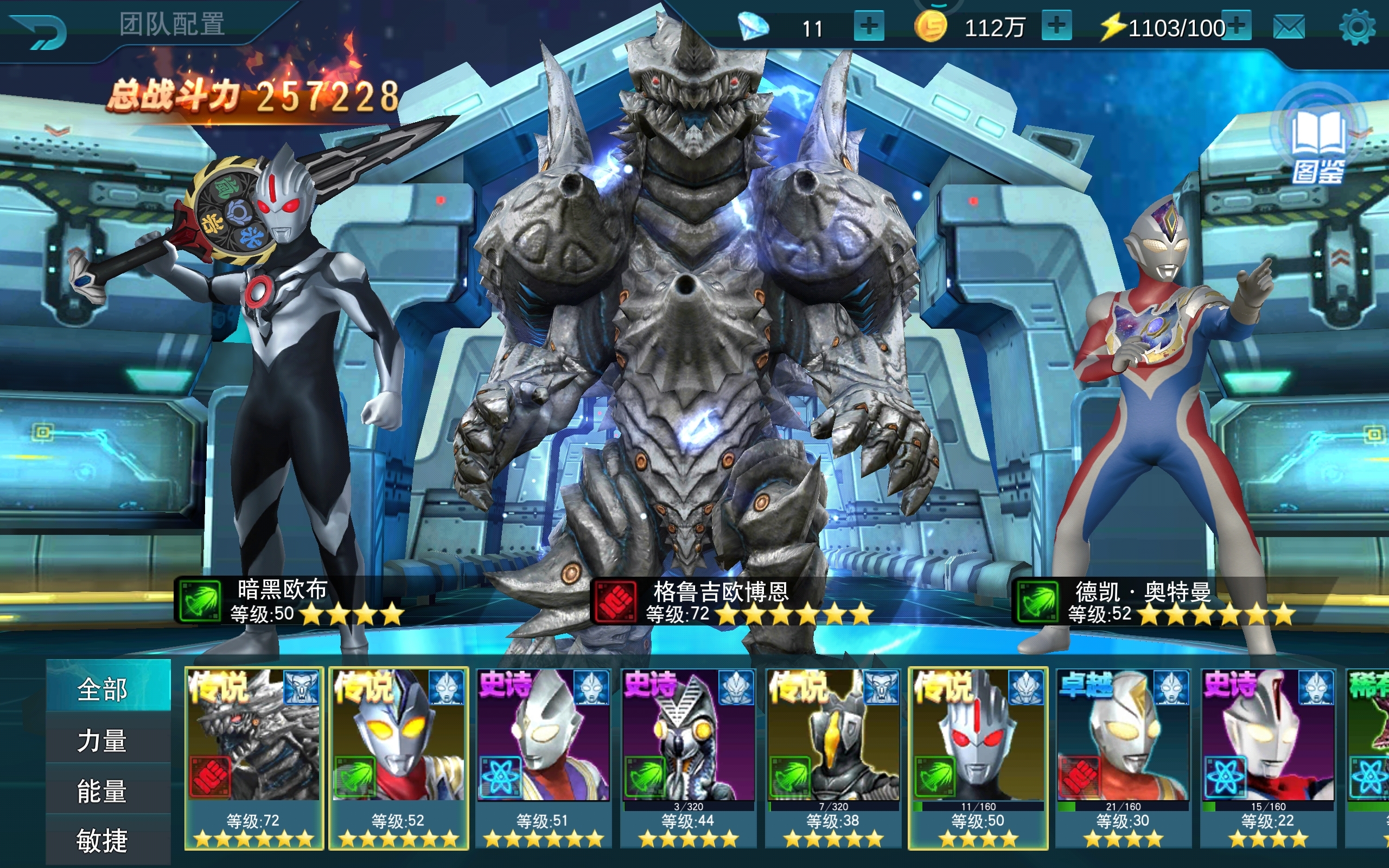
Task: Refill lightning energy with the plus button
Action: click(x=1239, y=27)
